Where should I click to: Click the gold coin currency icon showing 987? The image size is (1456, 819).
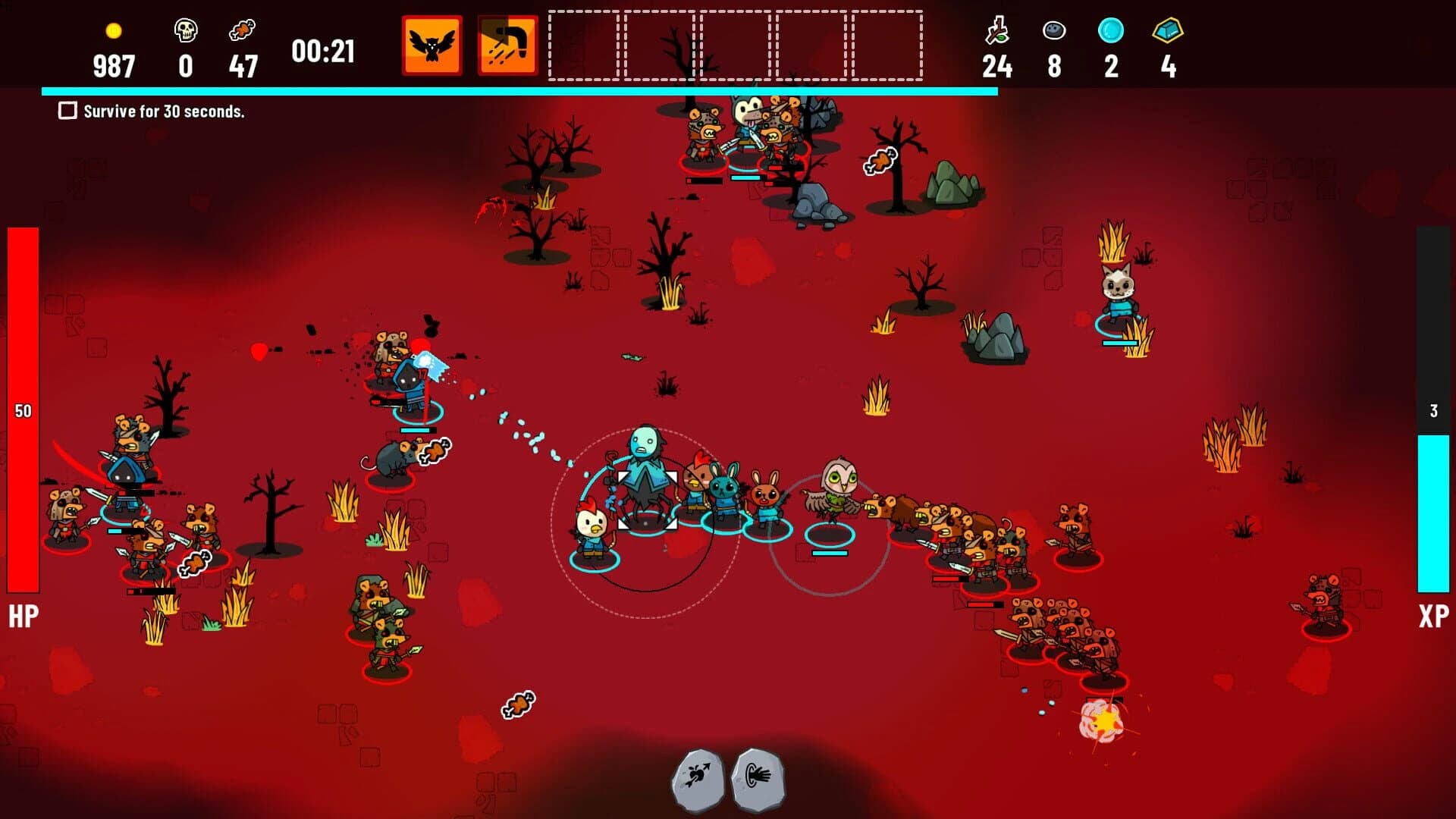[114, 32]
